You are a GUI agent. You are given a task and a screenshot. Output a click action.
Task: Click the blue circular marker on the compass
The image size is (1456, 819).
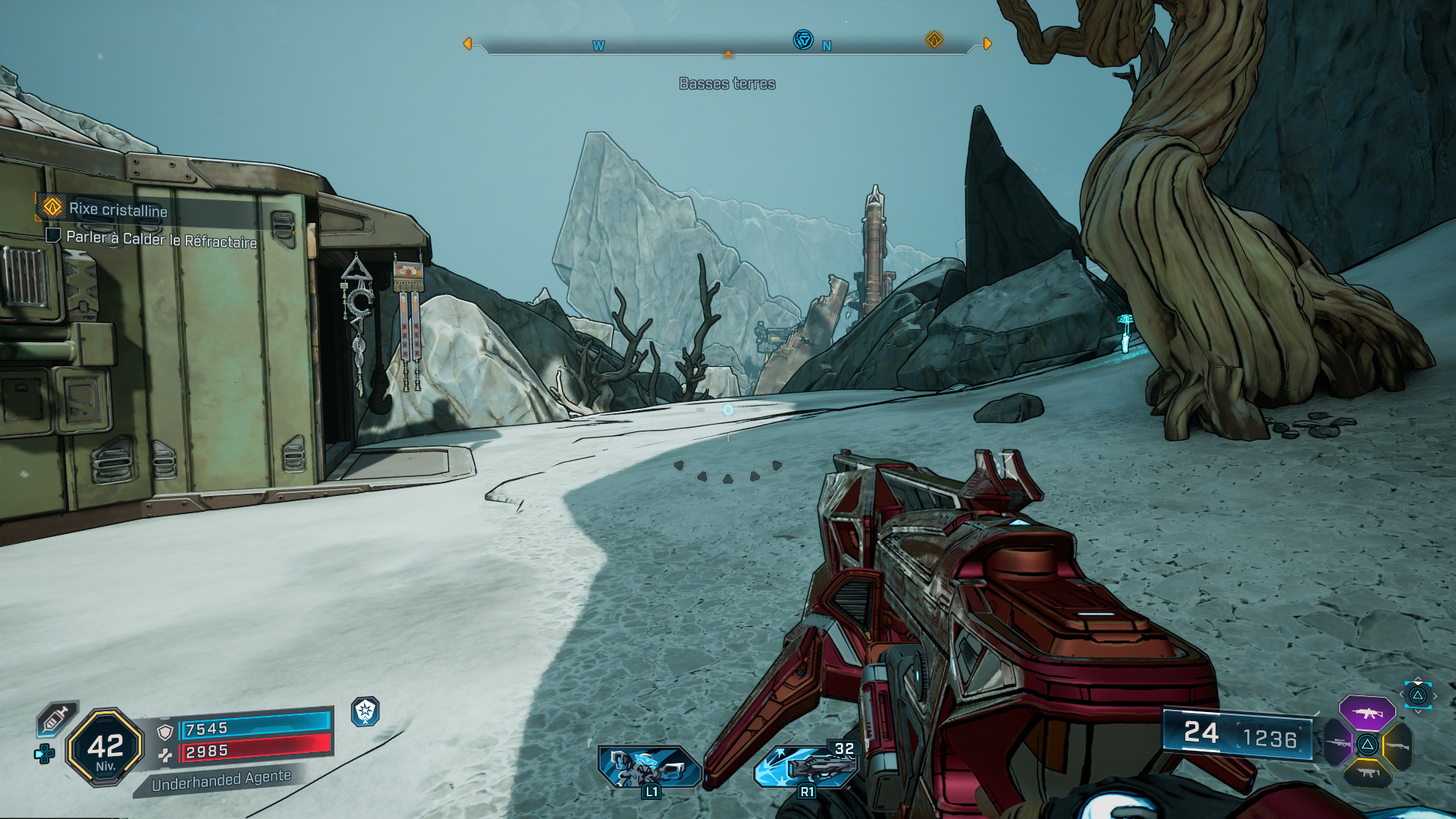pyautogui.click(x=803, y=39)
